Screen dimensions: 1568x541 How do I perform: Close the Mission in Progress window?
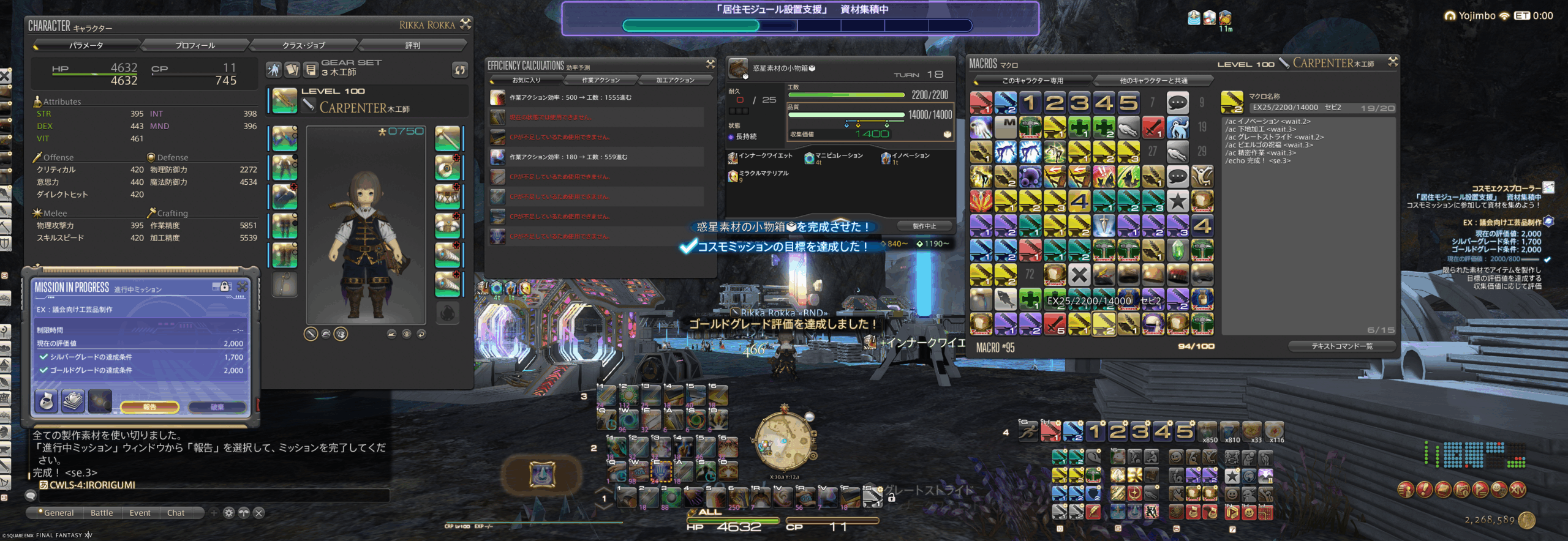click(243, 286)
